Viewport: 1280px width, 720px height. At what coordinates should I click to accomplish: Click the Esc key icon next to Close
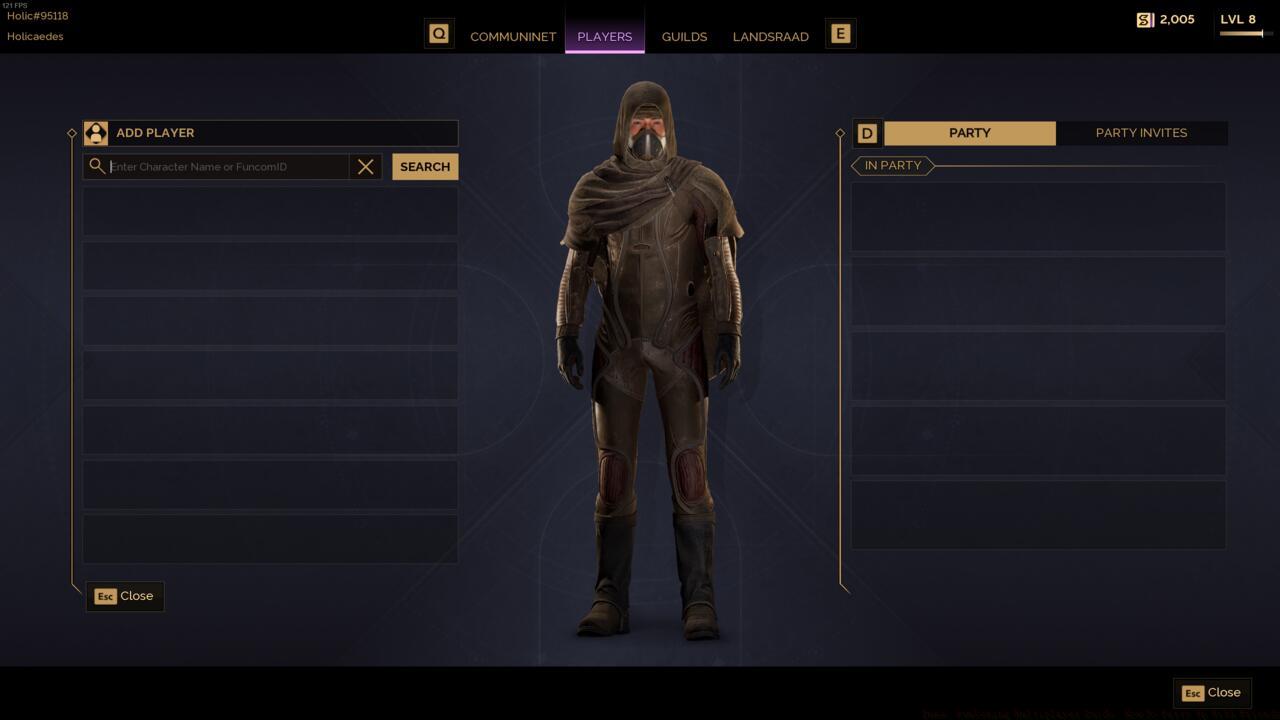click(x=105, y=596)
